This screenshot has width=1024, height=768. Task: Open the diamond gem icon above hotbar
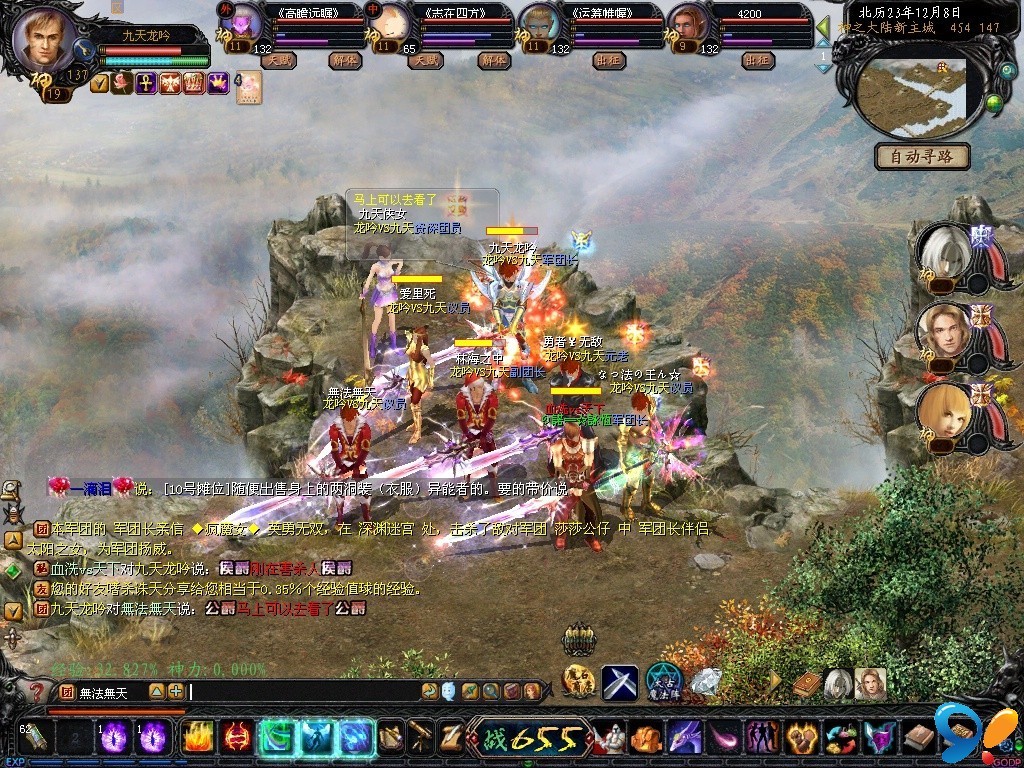click(706, 682)
